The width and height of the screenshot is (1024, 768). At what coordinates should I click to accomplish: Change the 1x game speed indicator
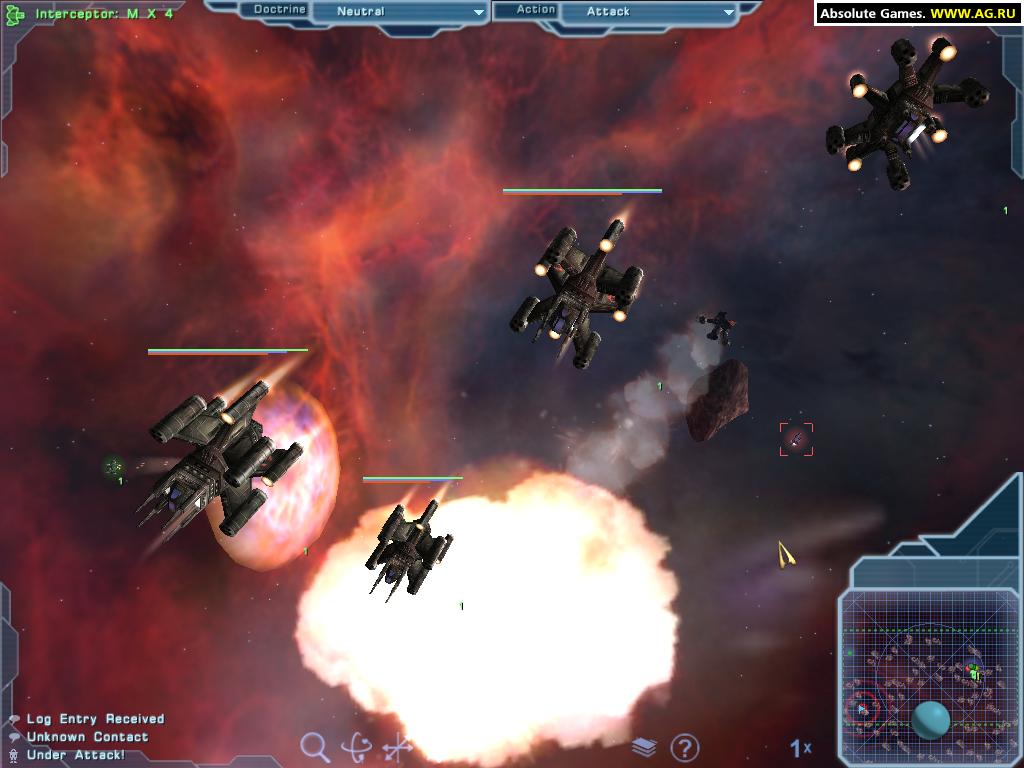click(800, 747)
